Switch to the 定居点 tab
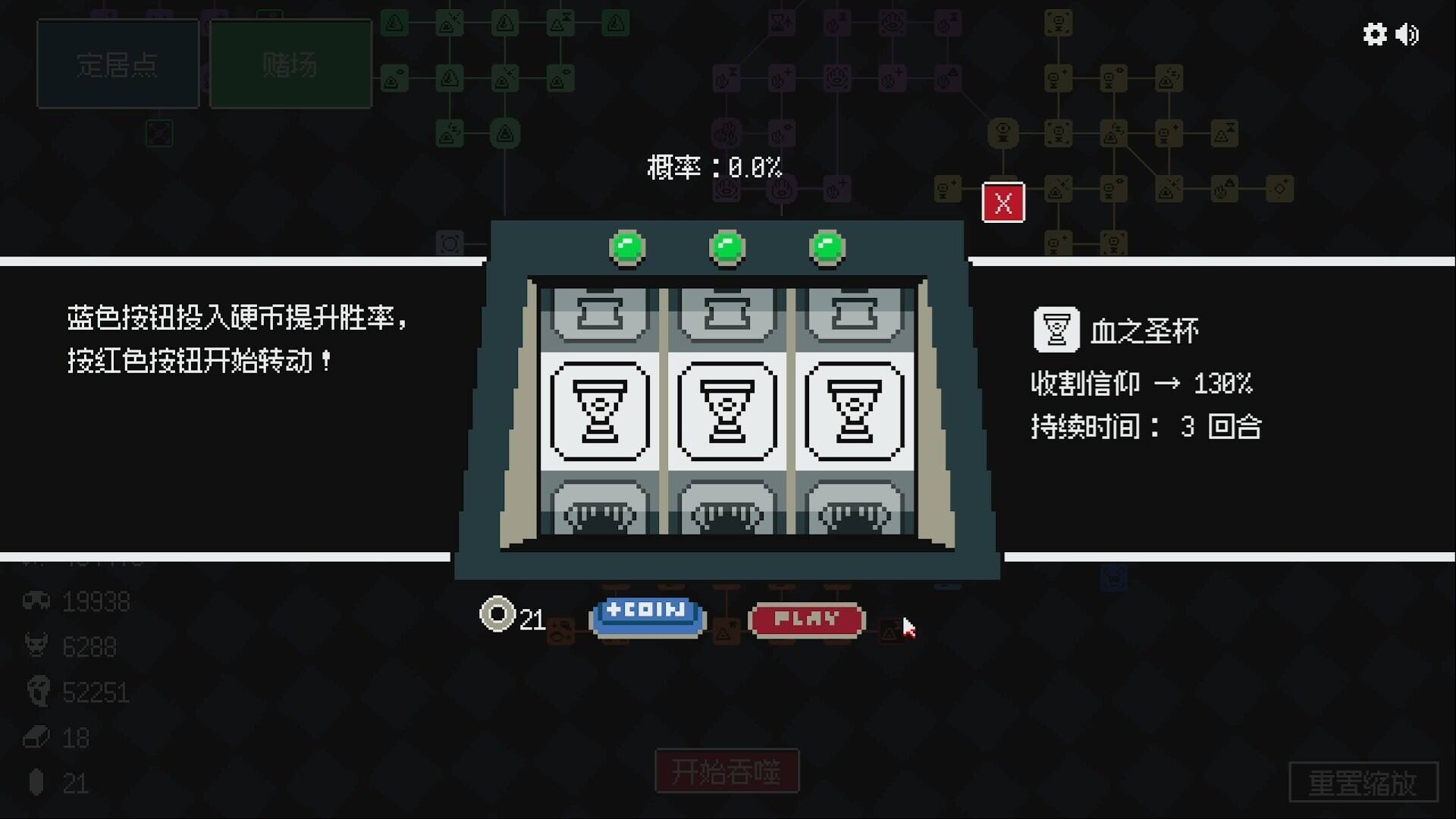1456x819 pixels. (x=118, y=64)
